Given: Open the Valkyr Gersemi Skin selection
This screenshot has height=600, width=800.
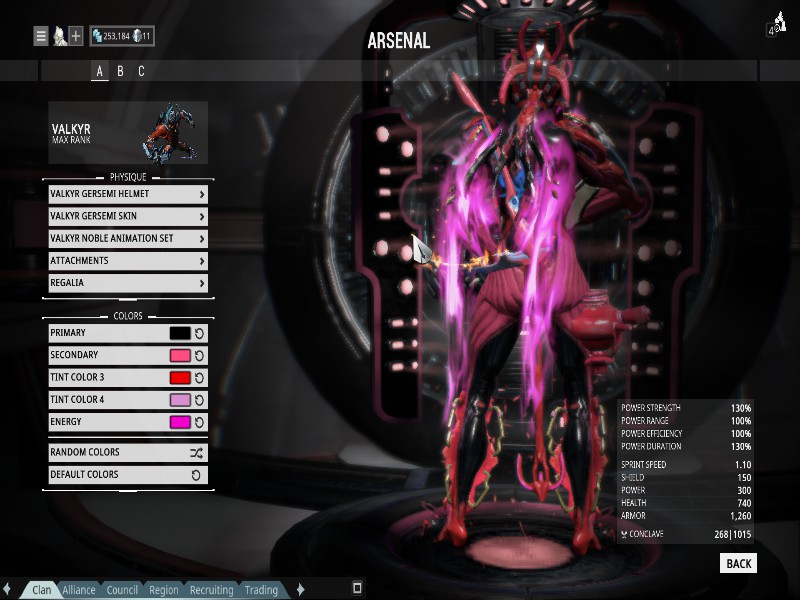Looking at the screenshot, I should (x=127, y=216).
